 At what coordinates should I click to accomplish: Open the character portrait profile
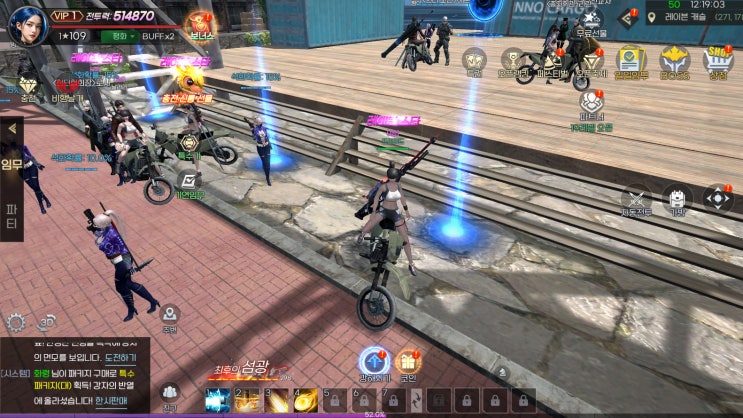(27, 24)
